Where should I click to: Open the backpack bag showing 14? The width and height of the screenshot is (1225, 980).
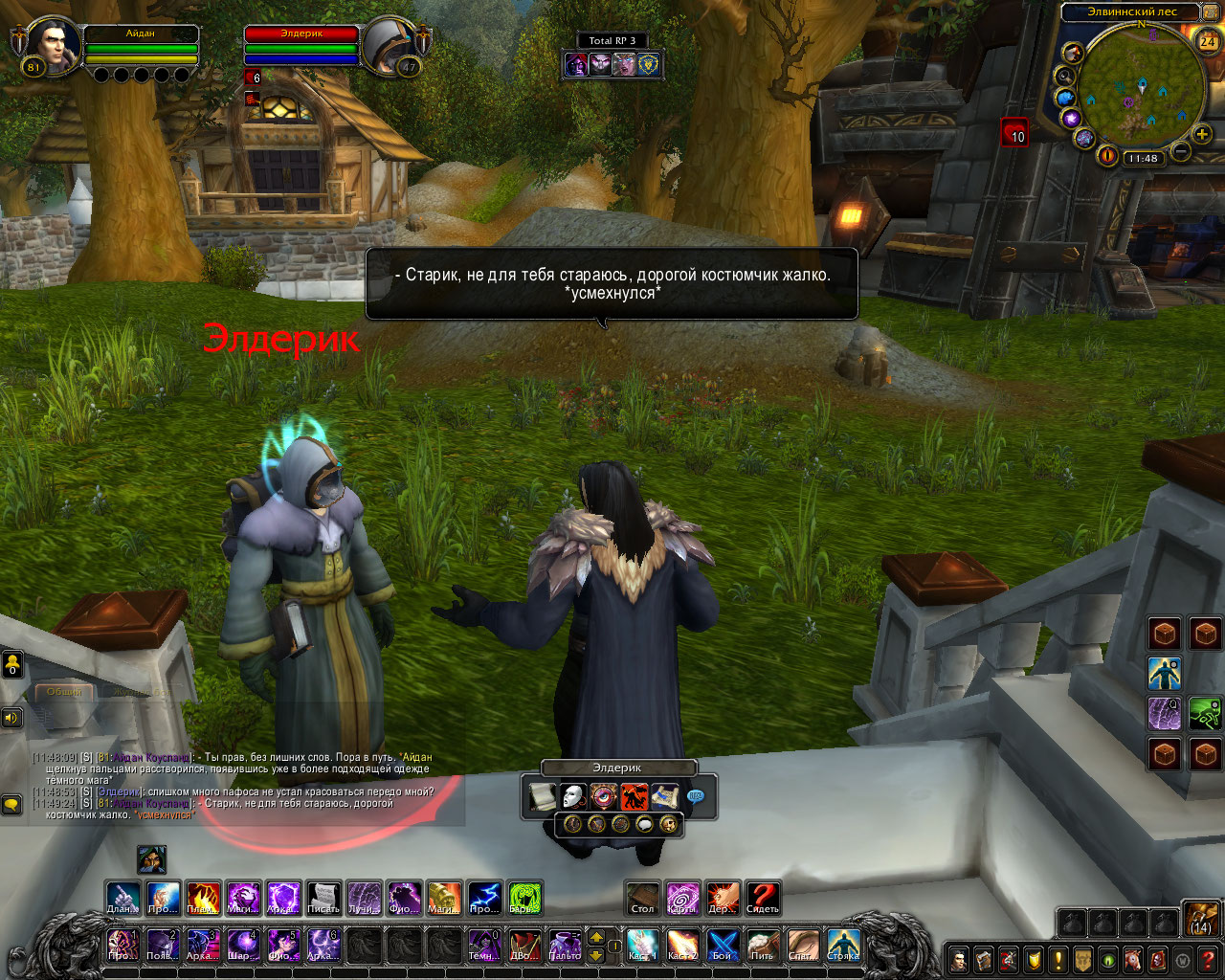tap(1201, 920)
